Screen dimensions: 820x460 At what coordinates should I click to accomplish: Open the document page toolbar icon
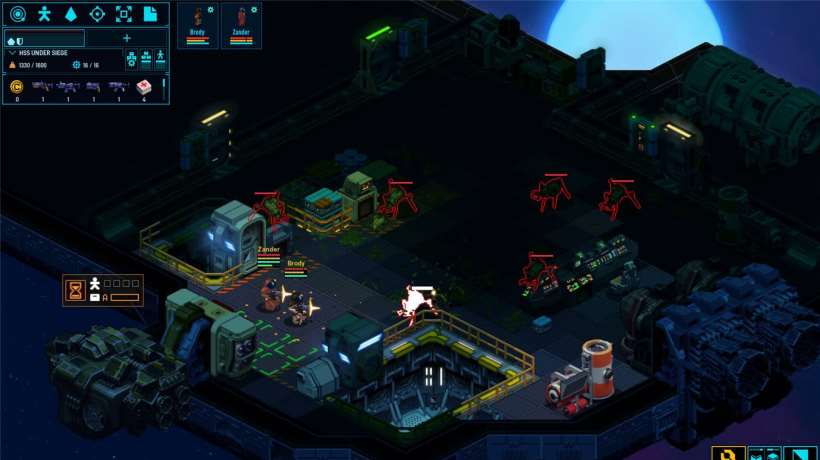[x=150, y=14]
